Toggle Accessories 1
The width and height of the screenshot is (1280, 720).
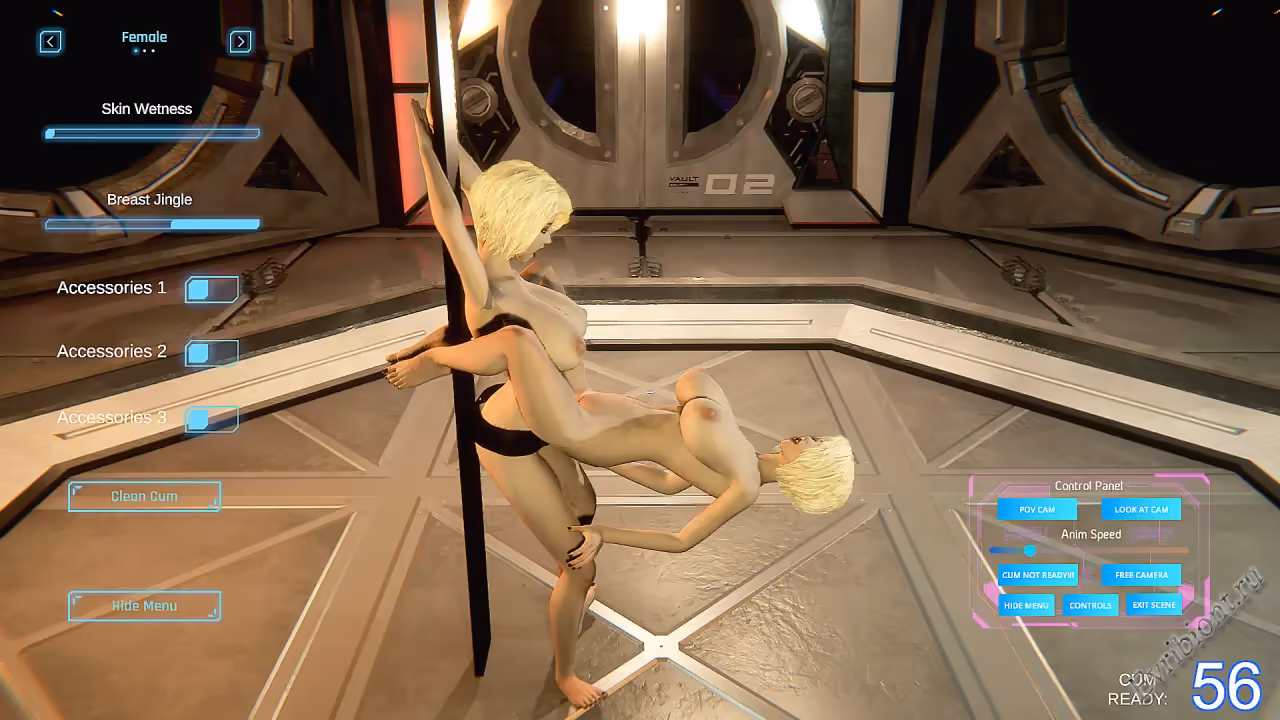pyautogui.click(x=212, y=290)
